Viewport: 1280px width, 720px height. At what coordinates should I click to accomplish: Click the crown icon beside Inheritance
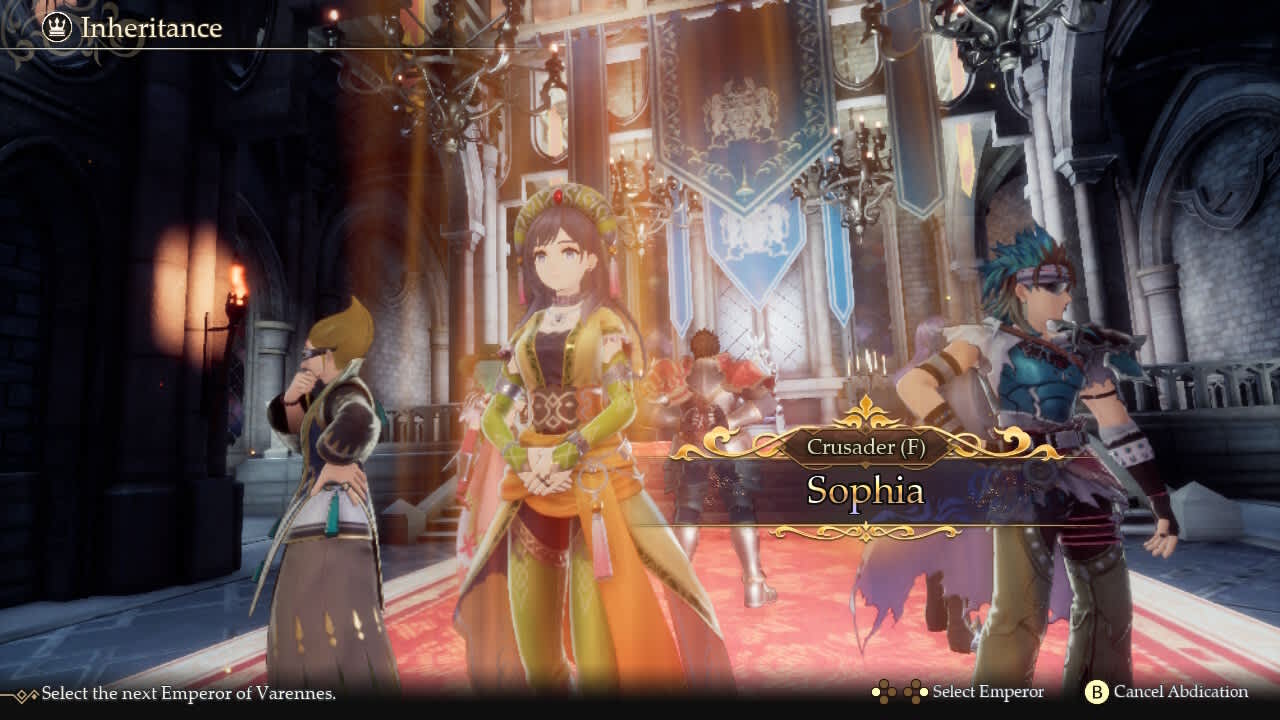[55, 28]
